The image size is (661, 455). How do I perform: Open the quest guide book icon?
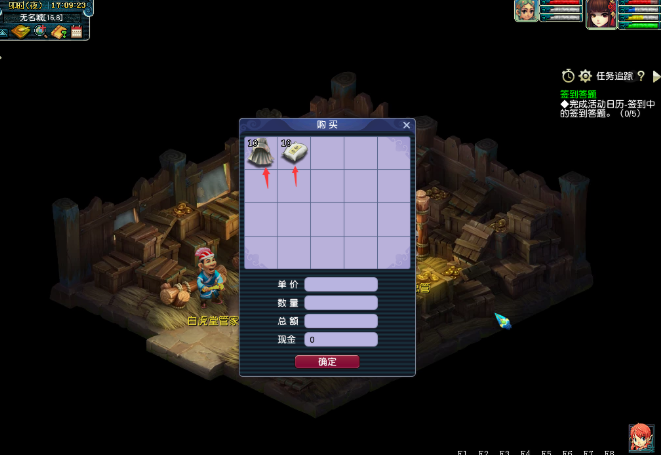pyautogui.click(x=58, y=32)
